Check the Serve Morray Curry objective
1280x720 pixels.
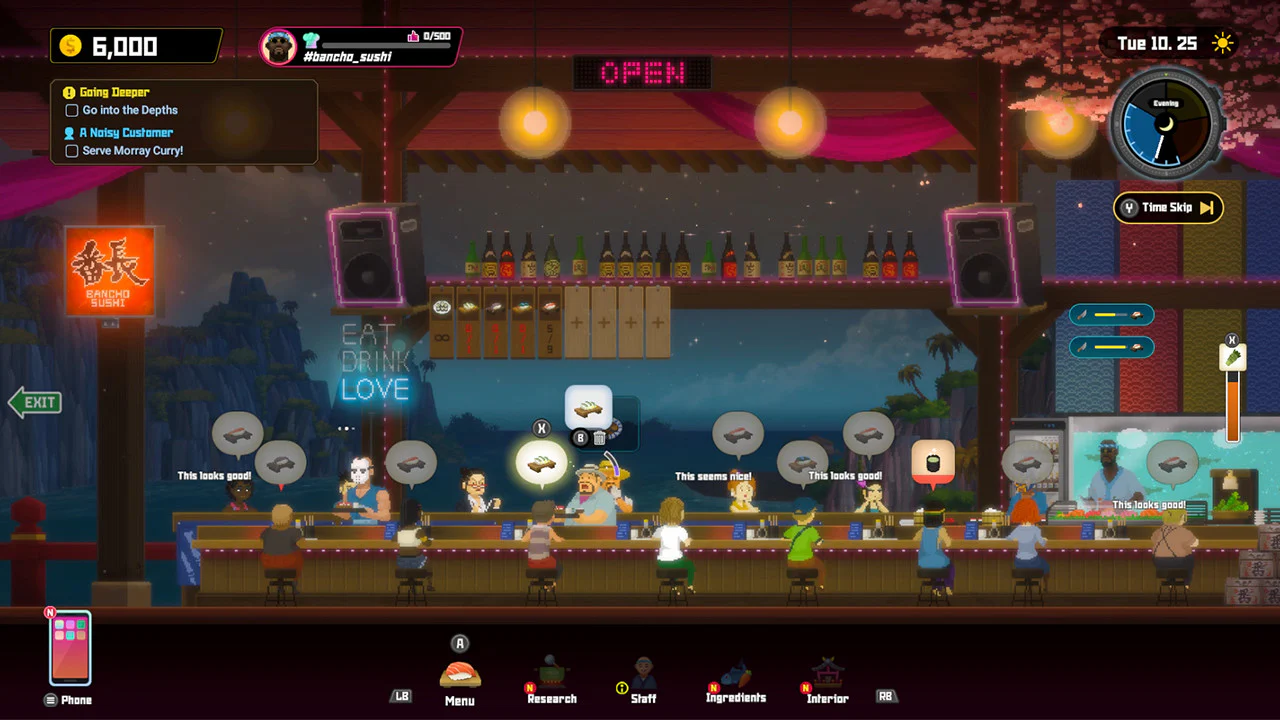71,150
